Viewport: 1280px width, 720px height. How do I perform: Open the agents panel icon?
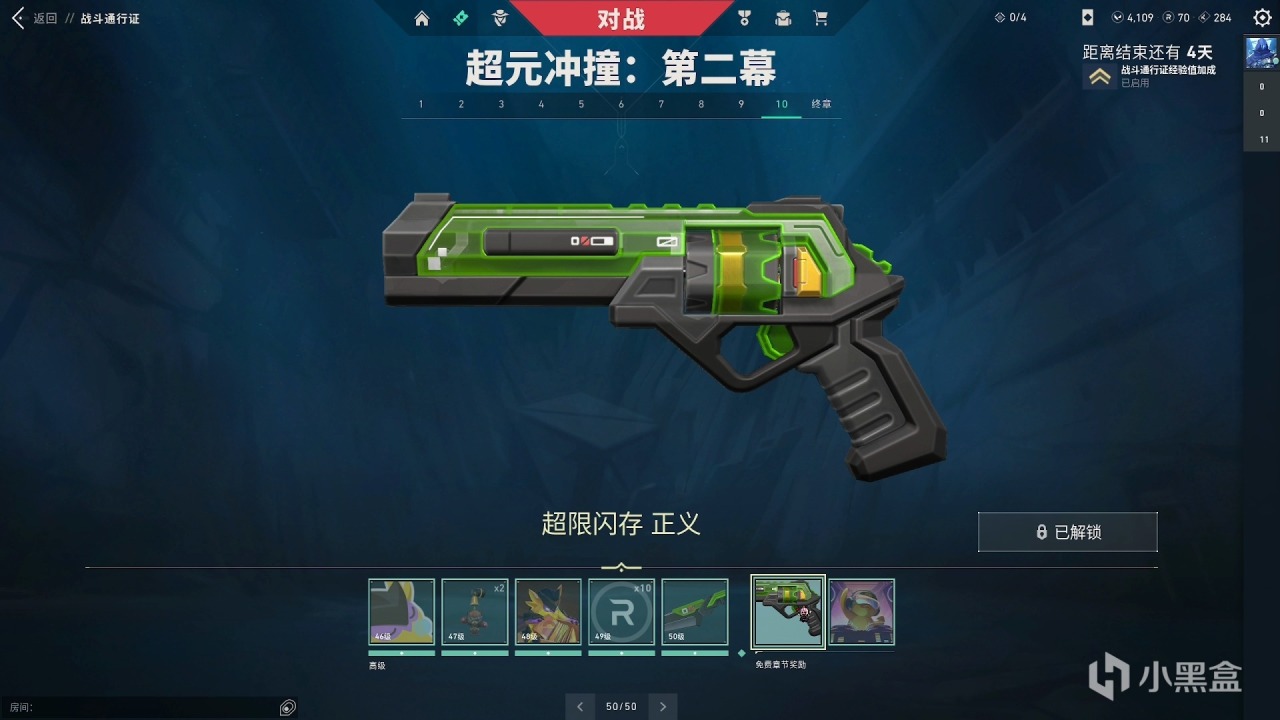(x=500, y=18)
